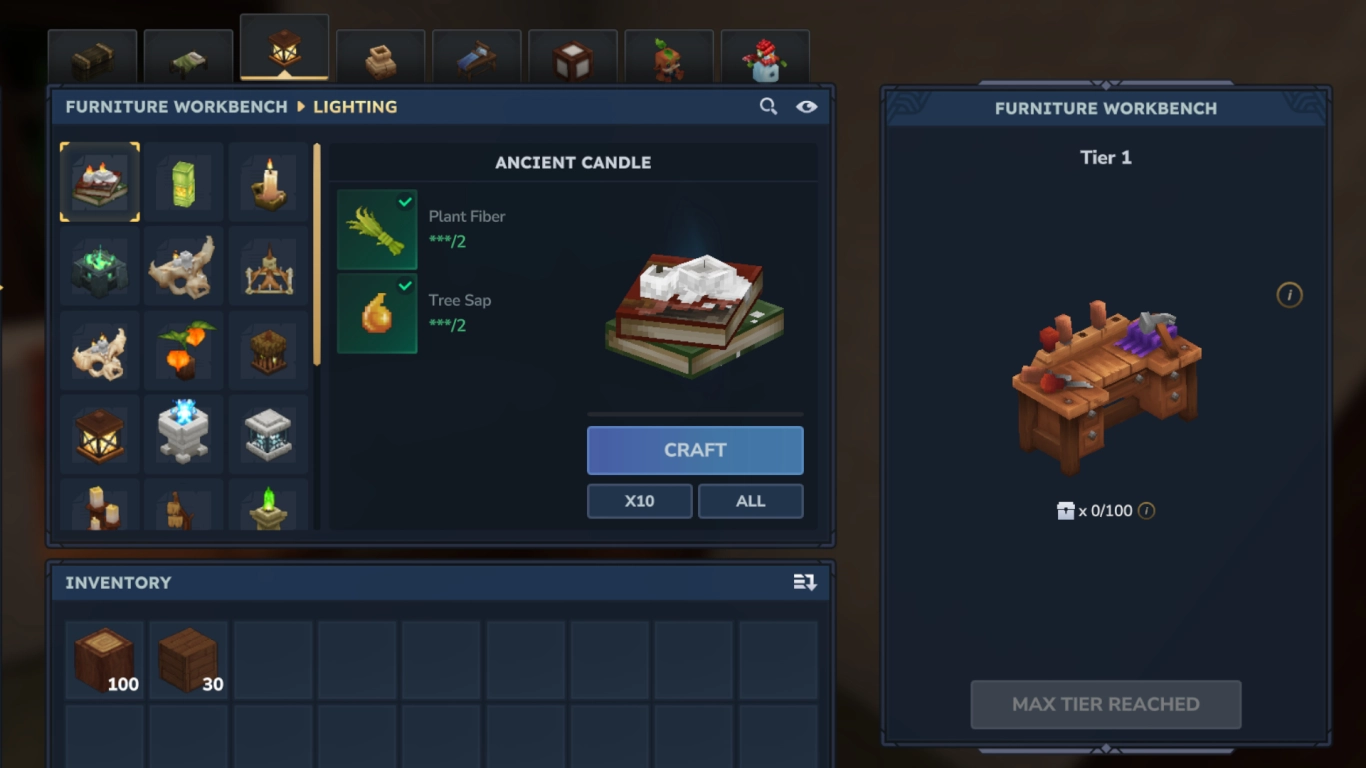The width and height of the screenshot is (1366, 768).
Task: Toggle the Plant Fiber checkmark
Action: (404, 201)
